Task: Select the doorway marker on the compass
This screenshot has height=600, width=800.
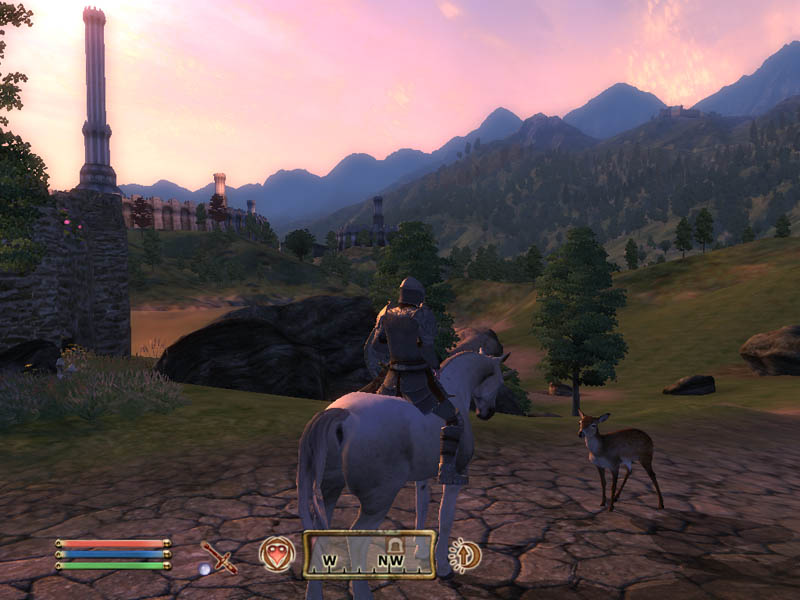Action: (x=394, y=544)
